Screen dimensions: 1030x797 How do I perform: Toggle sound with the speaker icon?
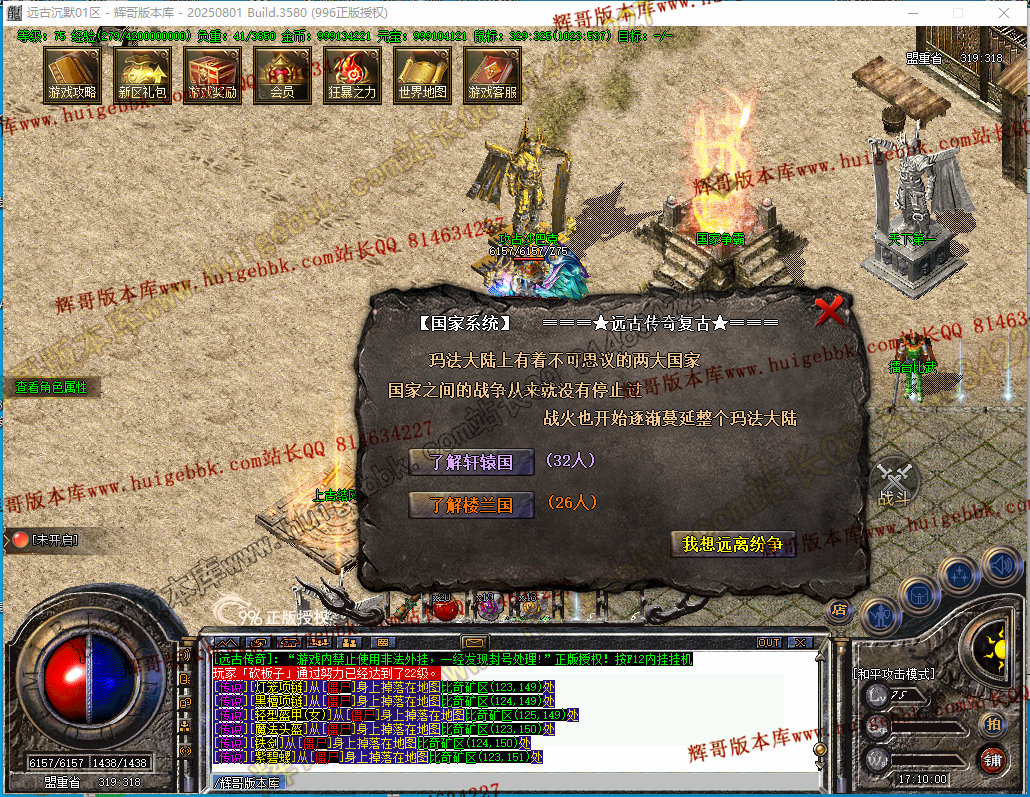tap(1000, 566)
